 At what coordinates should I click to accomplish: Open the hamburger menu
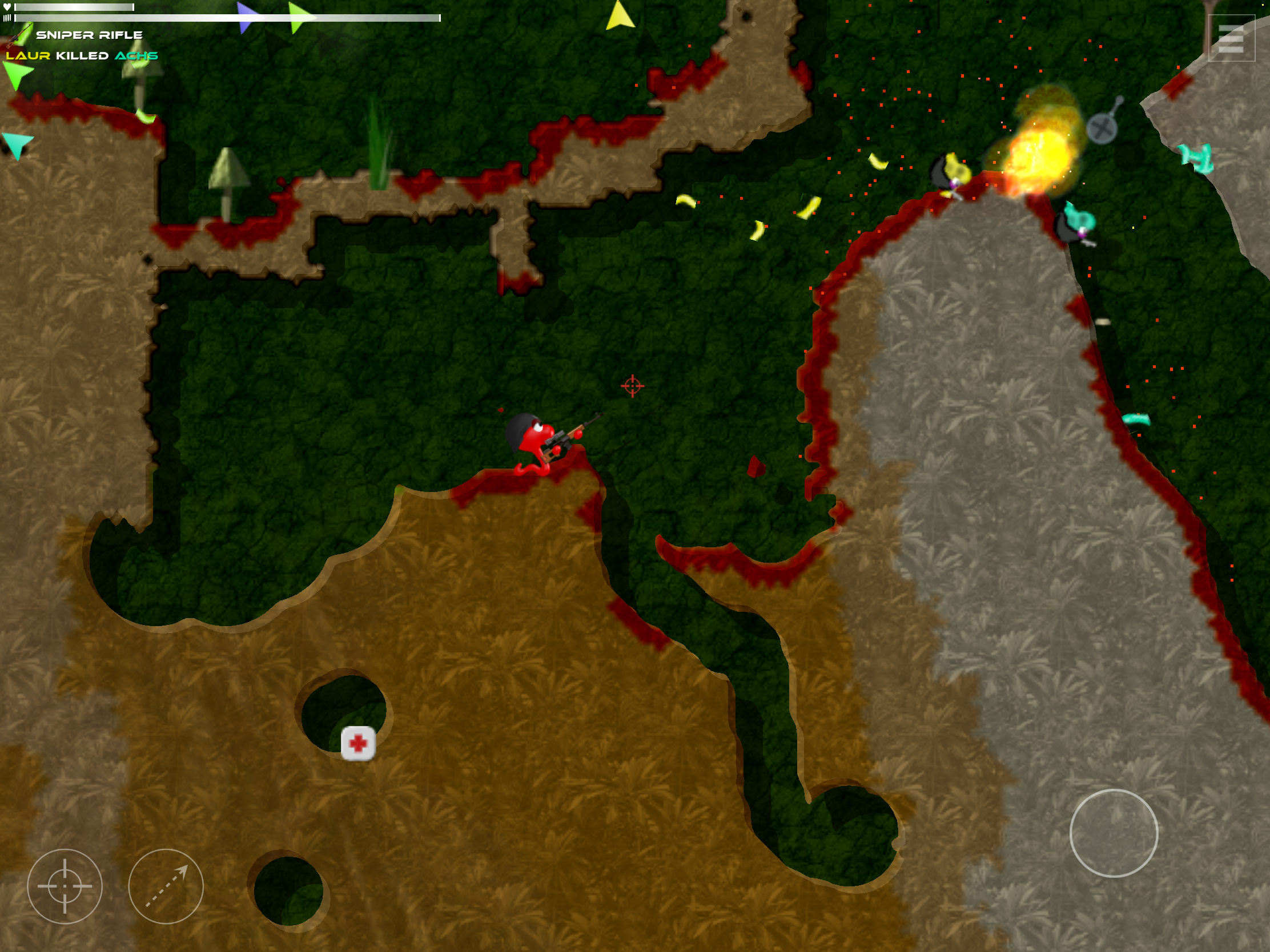point(1231,38)
